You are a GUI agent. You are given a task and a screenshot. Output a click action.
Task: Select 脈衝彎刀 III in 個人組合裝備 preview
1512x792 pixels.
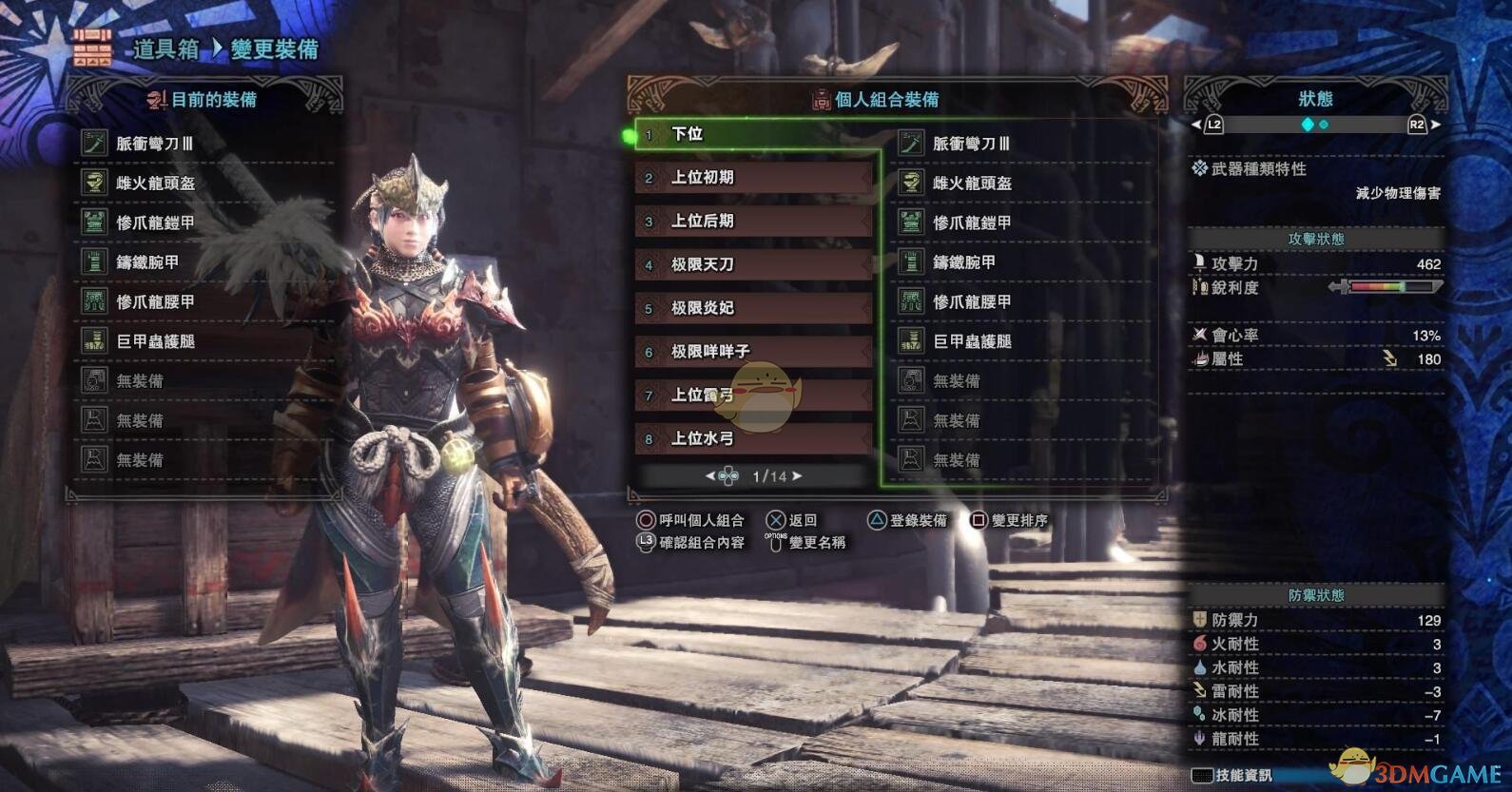tap(971, 144)
